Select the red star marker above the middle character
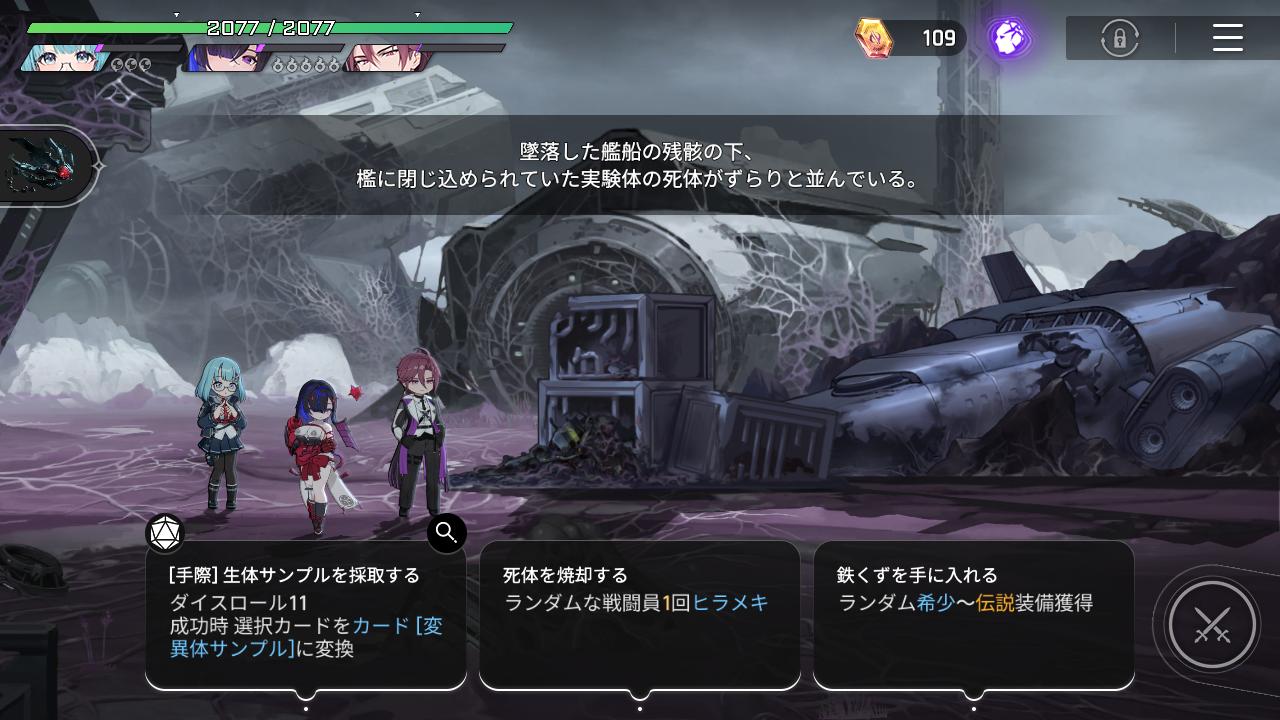 pos(355,393)
